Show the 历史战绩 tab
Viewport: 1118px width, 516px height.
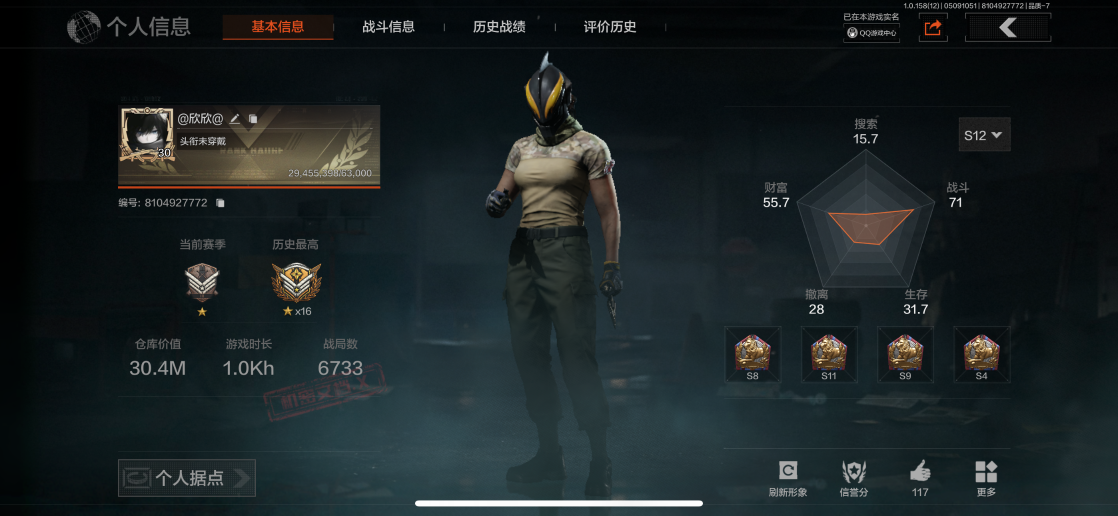coord(499,27)
